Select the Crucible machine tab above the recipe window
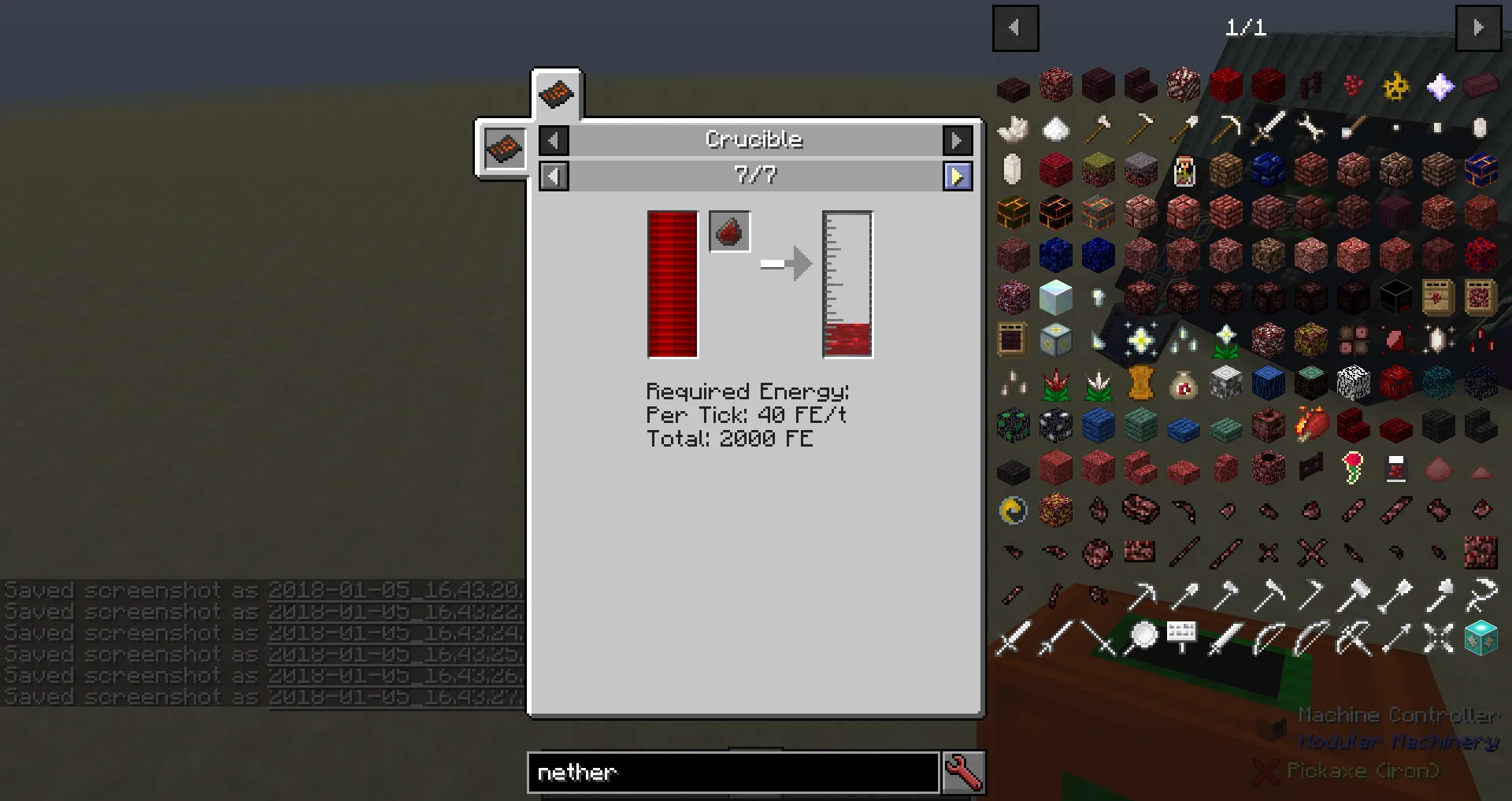Screen dimensions: 1512x801 point(558,95)
